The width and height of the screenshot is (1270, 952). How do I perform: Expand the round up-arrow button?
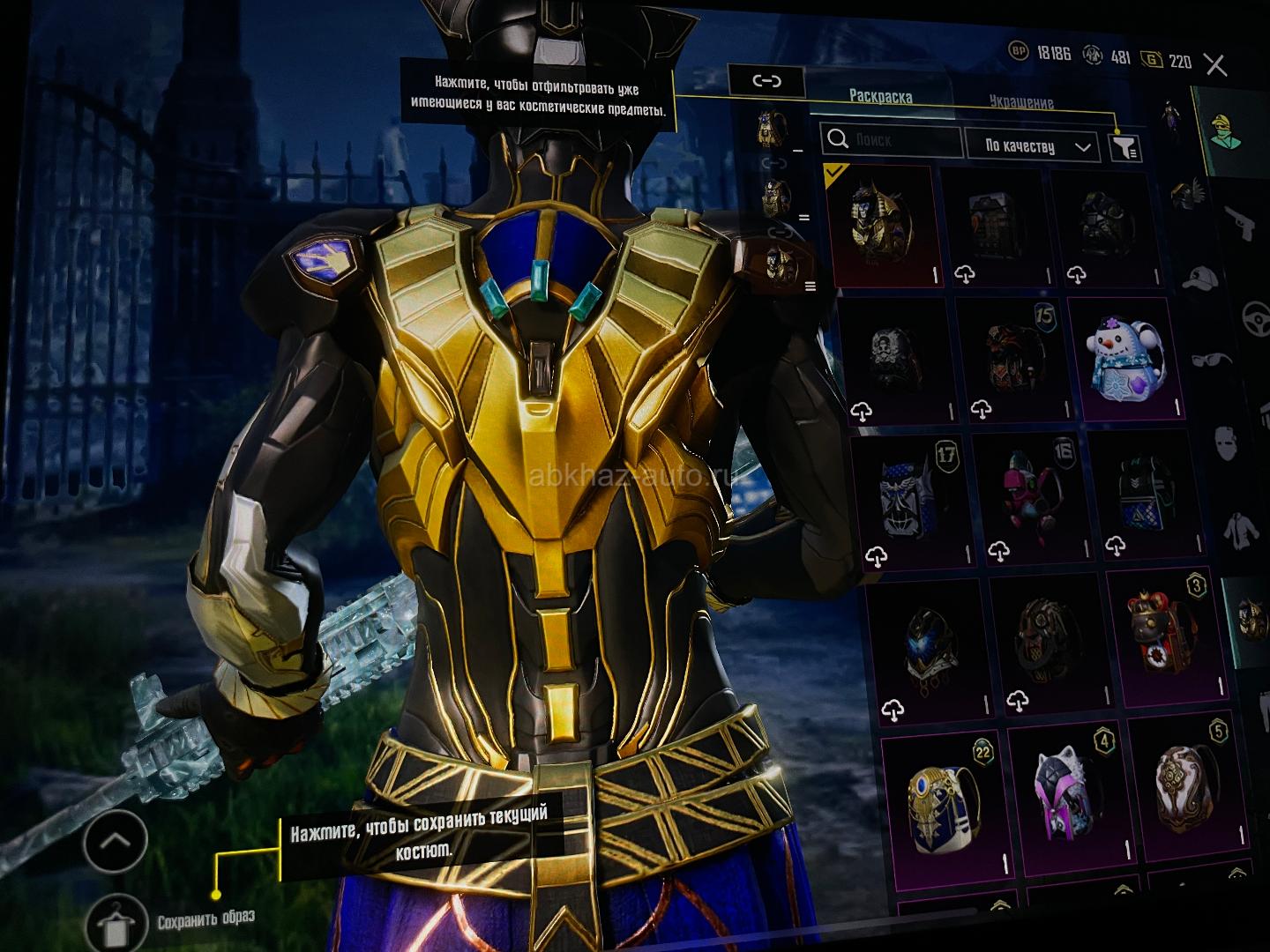tap(115, 841)
